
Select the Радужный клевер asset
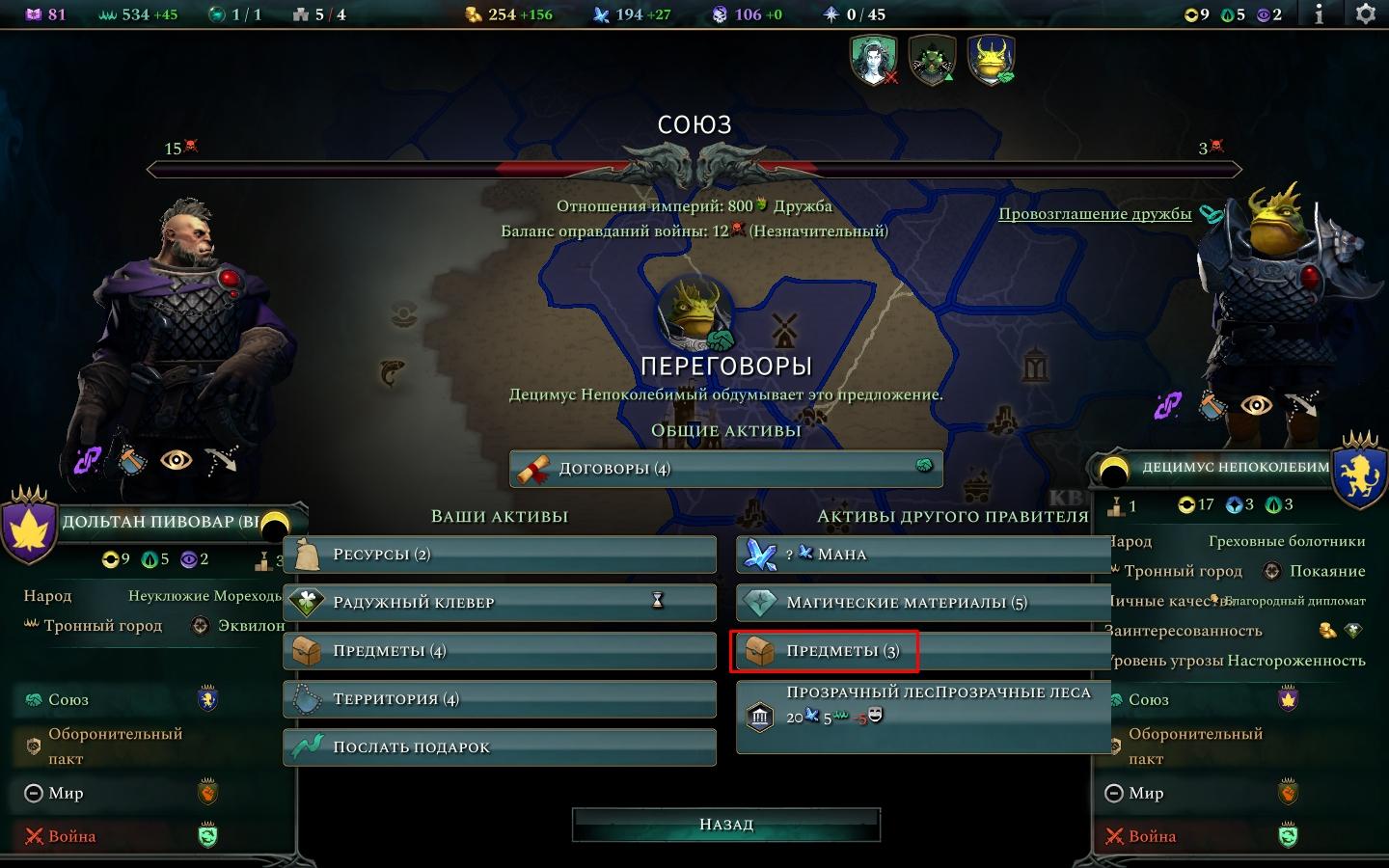[500, 603]
